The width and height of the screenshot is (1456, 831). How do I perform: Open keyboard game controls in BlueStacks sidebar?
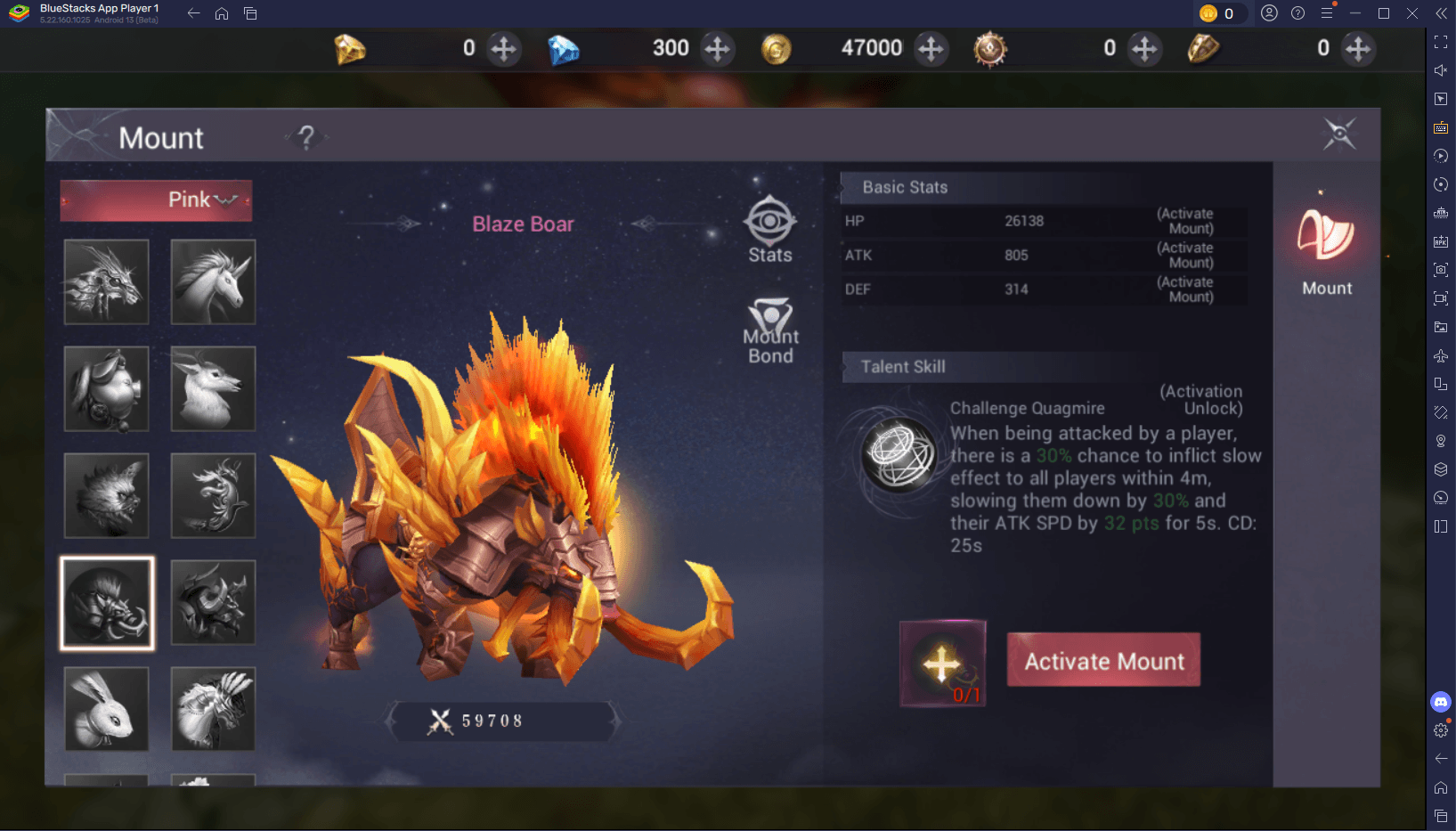point(1440,127)
